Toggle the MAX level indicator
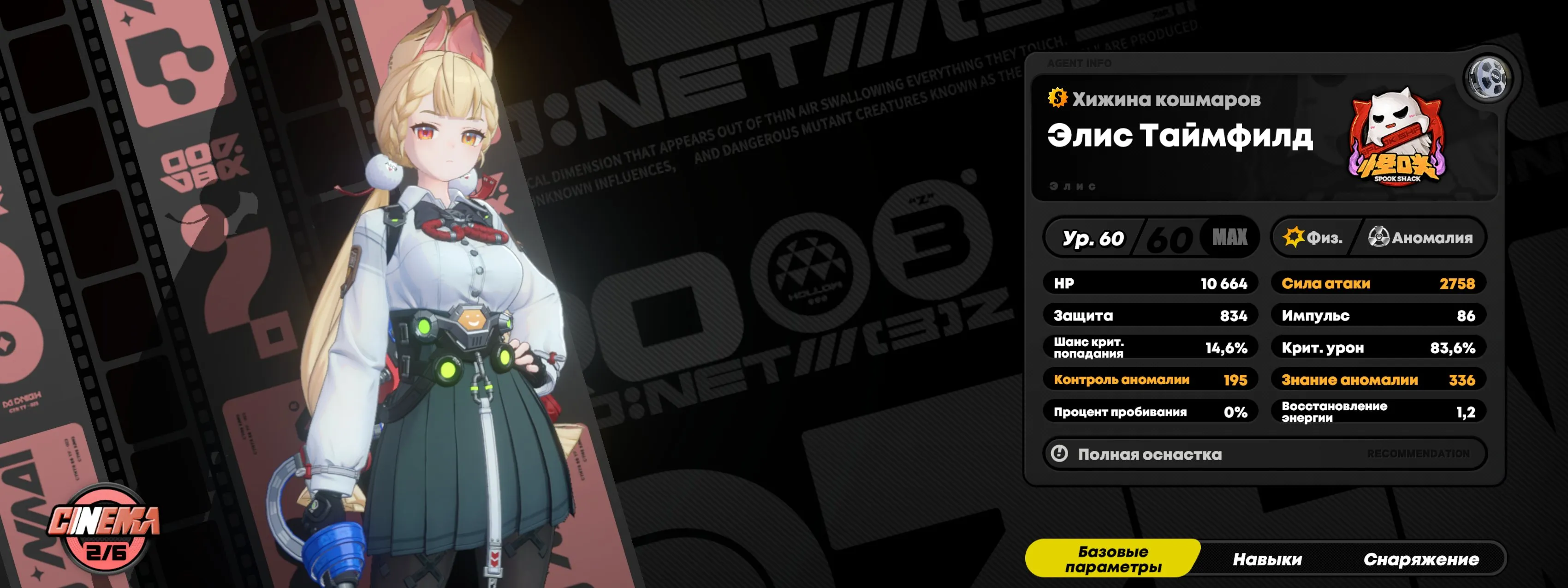The height and width of the screenshot is (588, 1568). [1231, 238]
